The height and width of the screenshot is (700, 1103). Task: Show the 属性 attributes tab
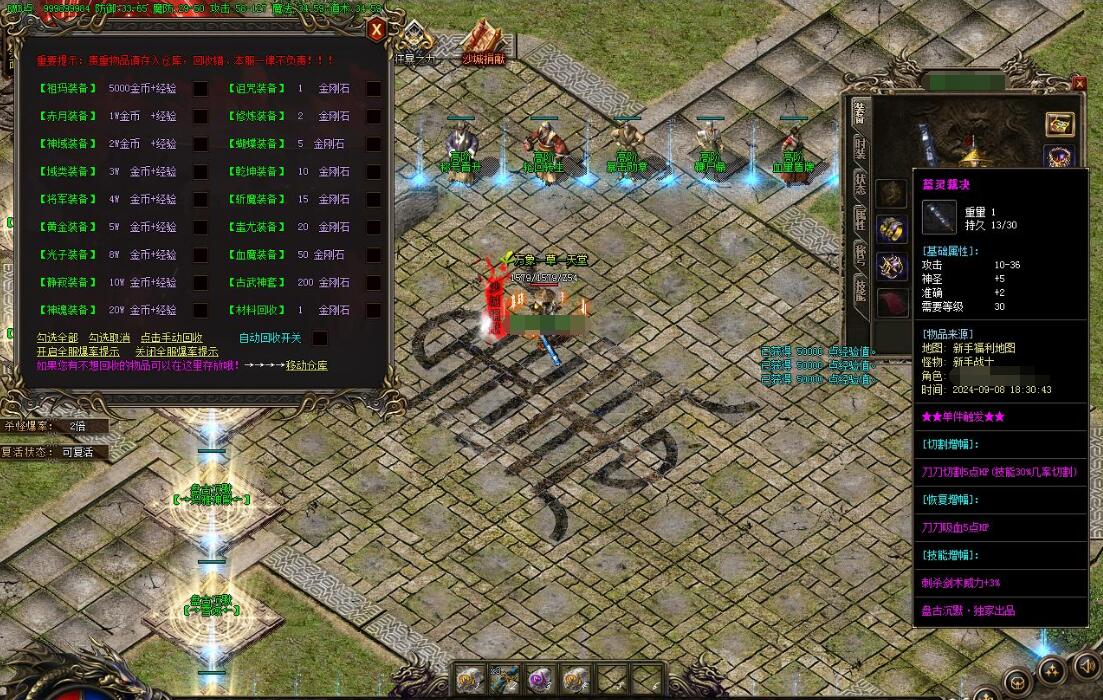[859, 217]
